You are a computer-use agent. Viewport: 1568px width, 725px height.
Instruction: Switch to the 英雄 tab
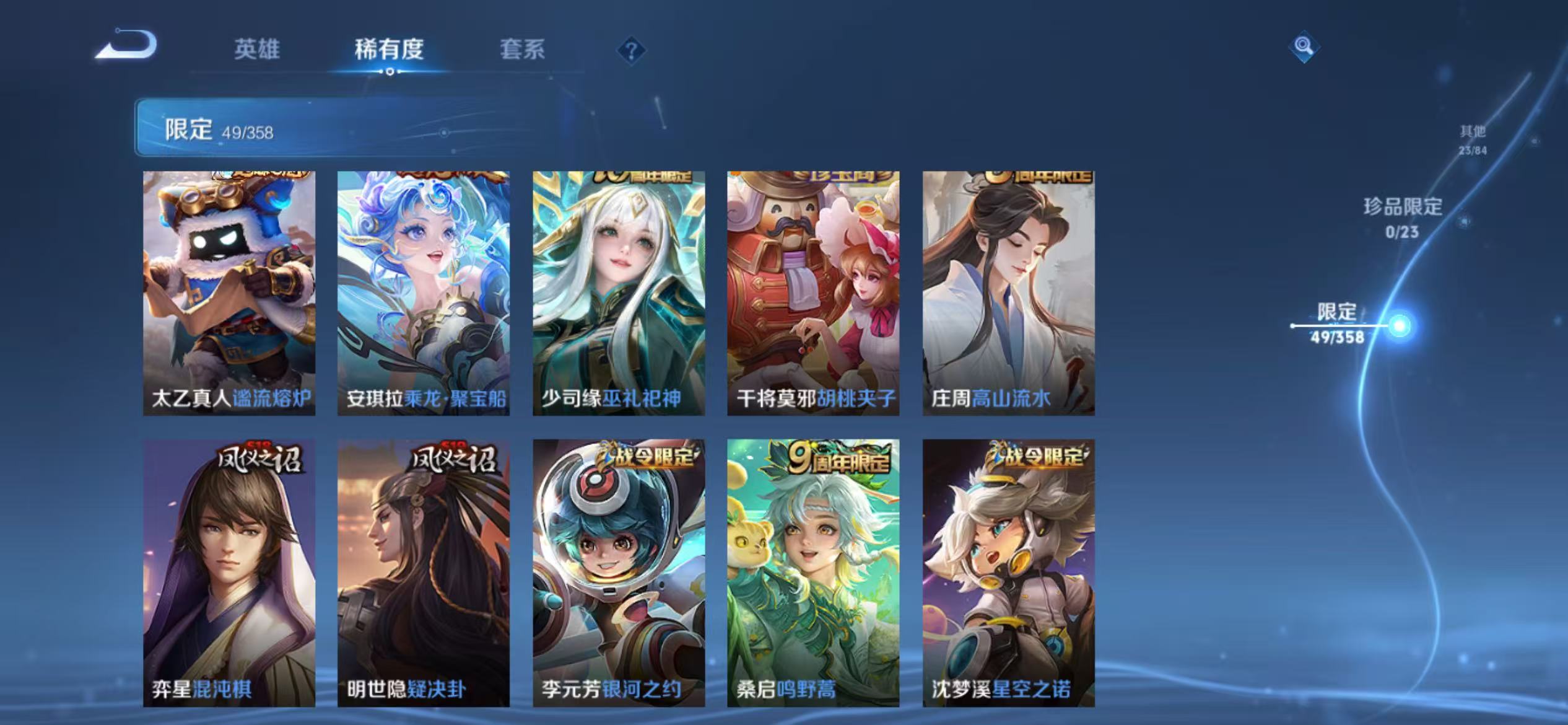[256, 51]
